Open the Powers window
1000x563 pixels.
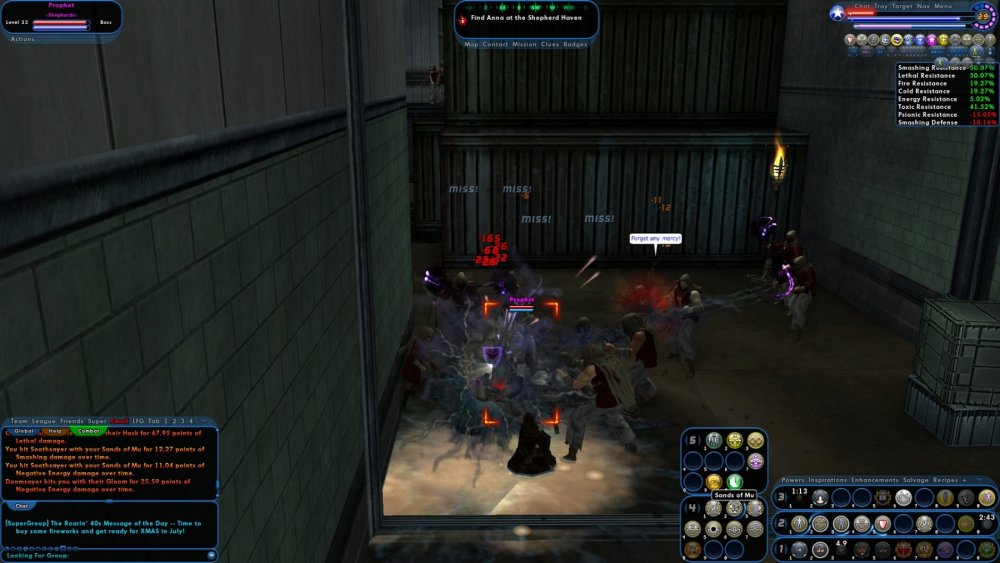pos(793,480)
